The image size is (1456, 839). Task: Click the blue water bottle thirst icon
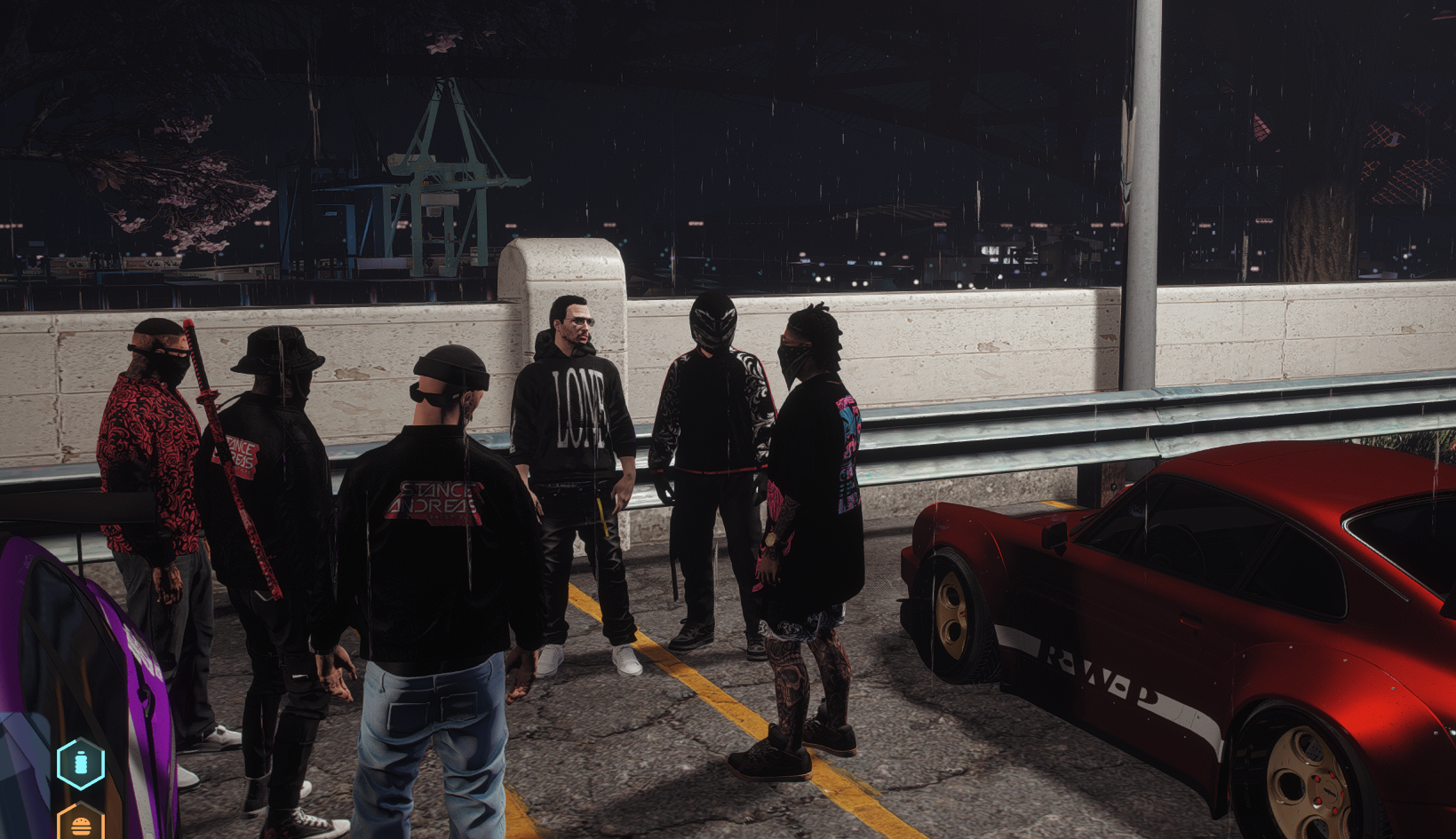click(x=81, y=764)
